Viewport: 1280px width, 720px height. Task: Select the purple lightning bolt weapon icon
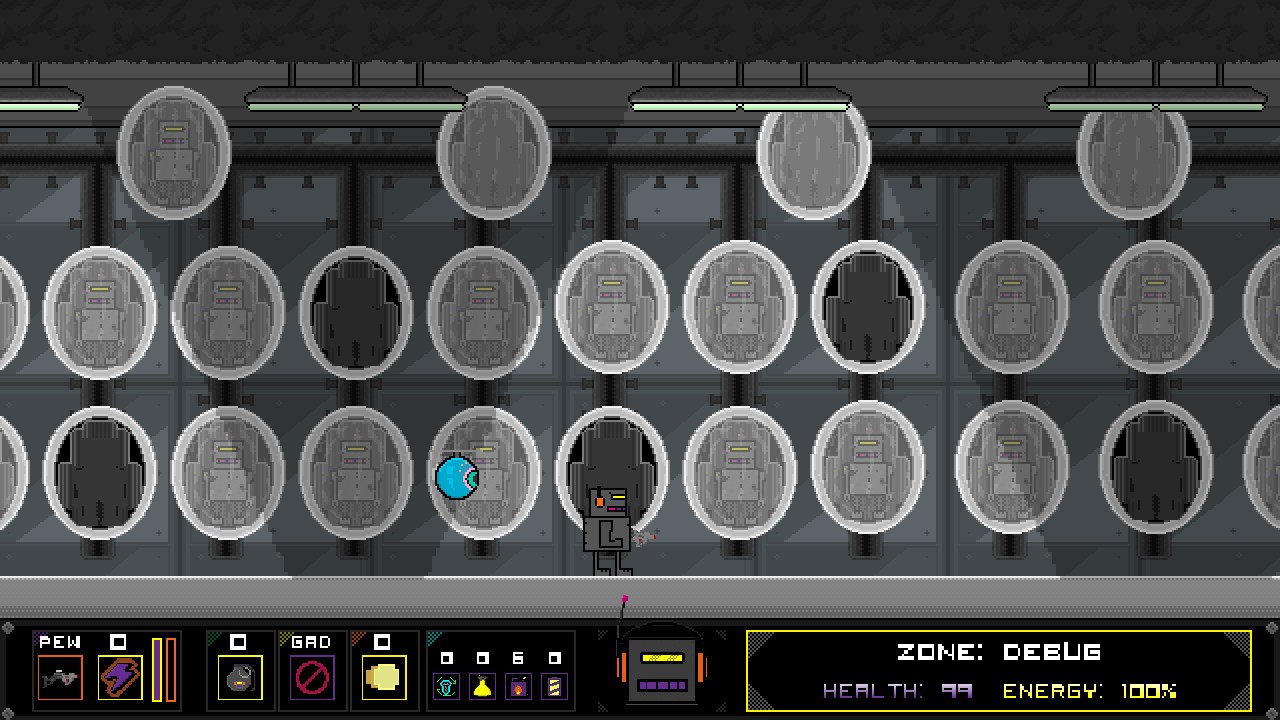[x=120, y=678]
